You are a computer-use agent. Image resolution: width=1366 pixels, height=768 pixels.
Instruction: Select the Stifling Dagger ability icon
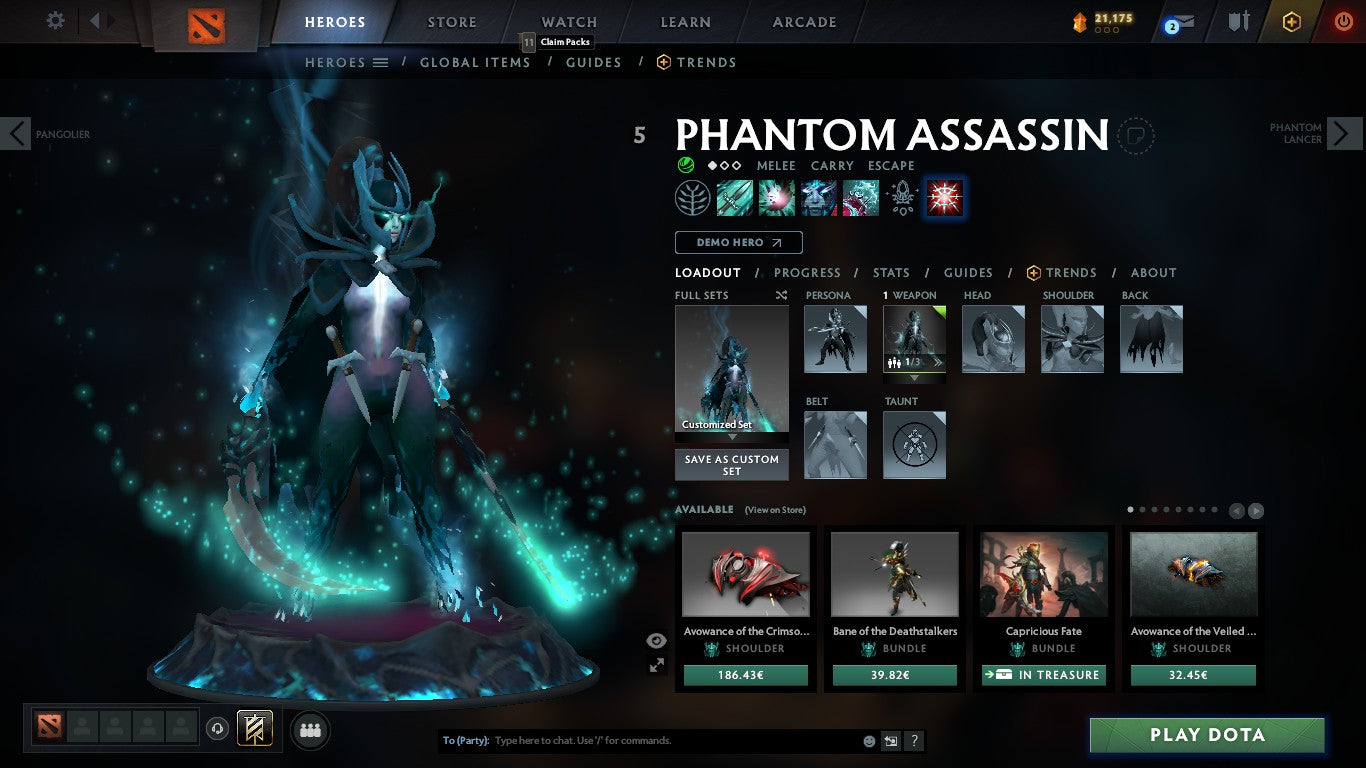pyautogui.click(x=735, y=197)
